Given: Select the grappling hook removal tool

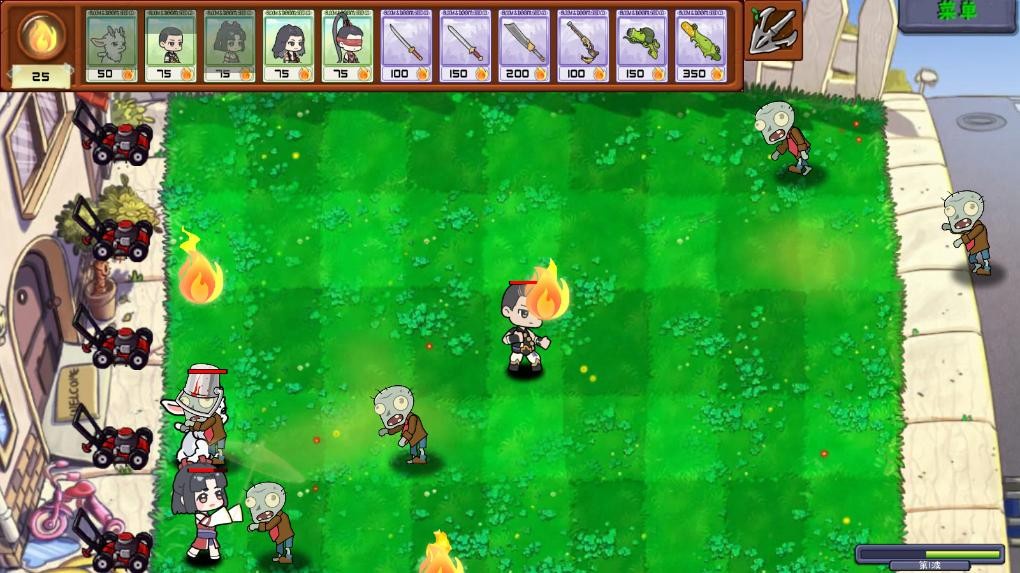Looking at the screenshot, I should click(772, 32).
